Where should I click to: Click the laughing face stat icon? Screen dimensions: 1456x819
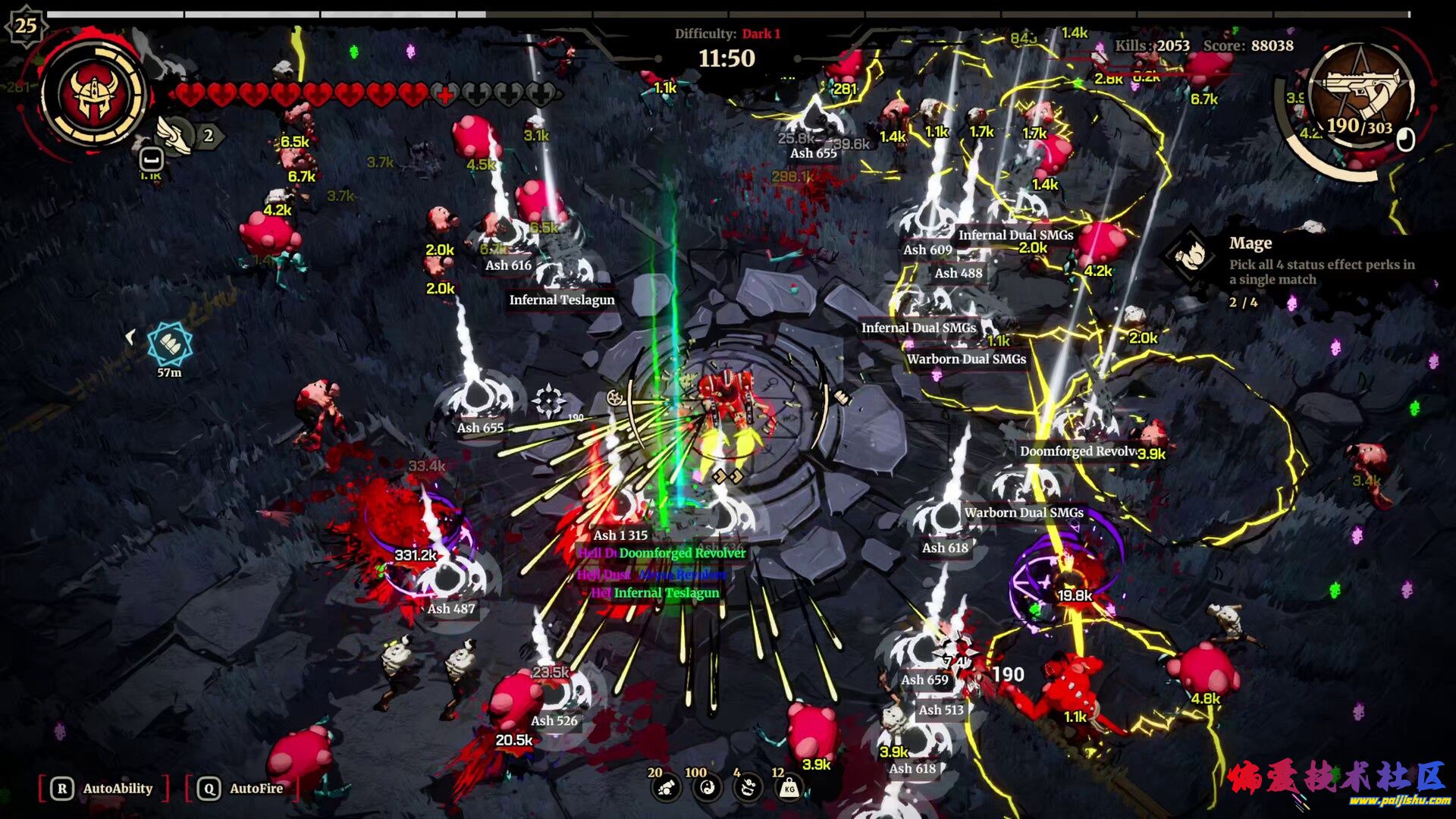click(x=748, y=789)
